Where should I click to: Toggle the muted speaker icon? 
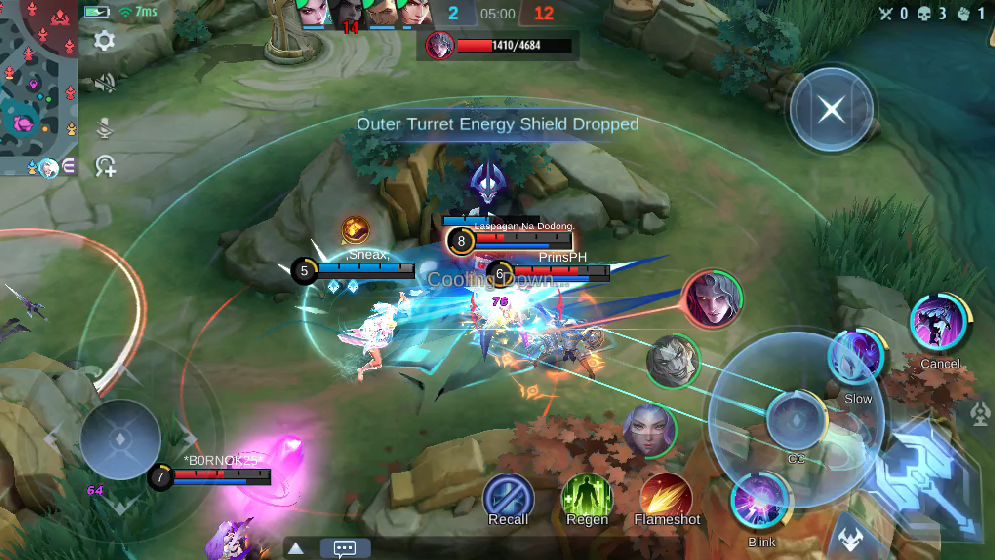point(104,83)
